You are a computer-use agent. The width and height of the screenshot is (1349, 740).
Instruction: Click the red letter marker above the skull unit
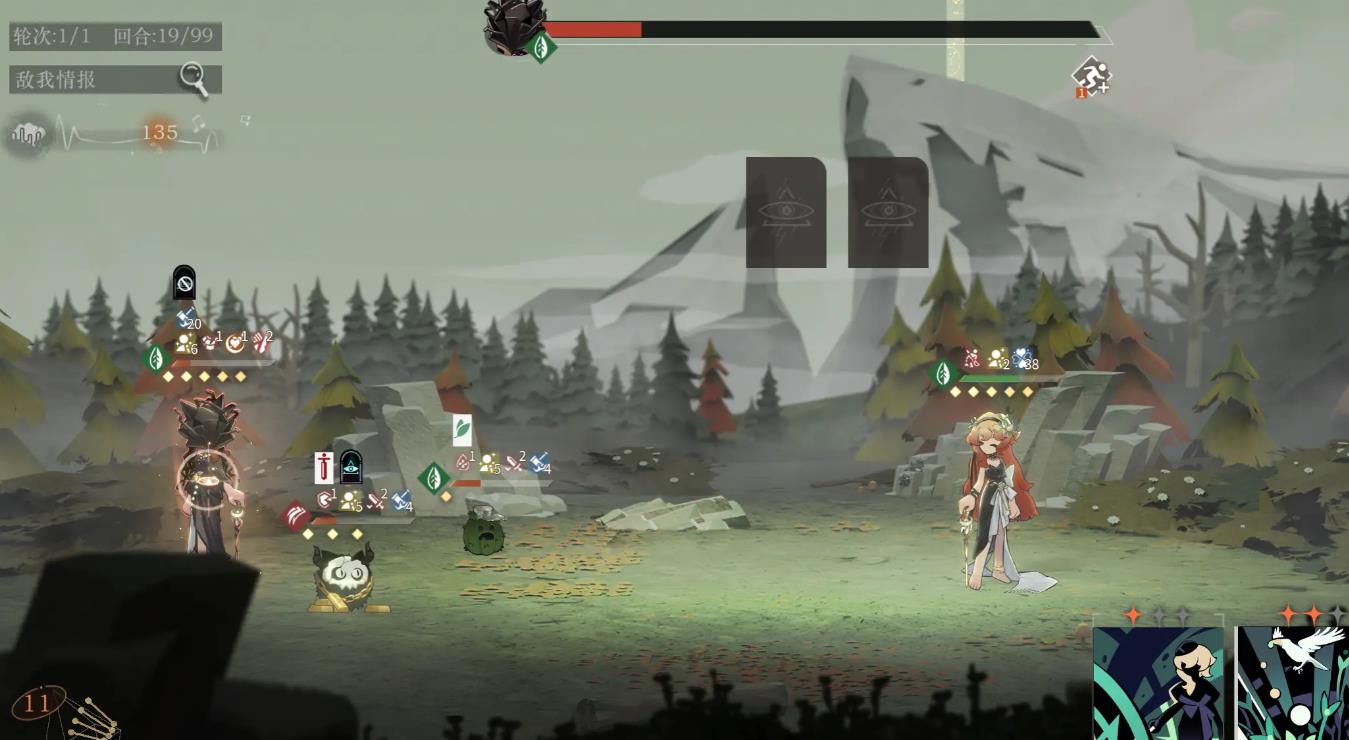[324, 467]
